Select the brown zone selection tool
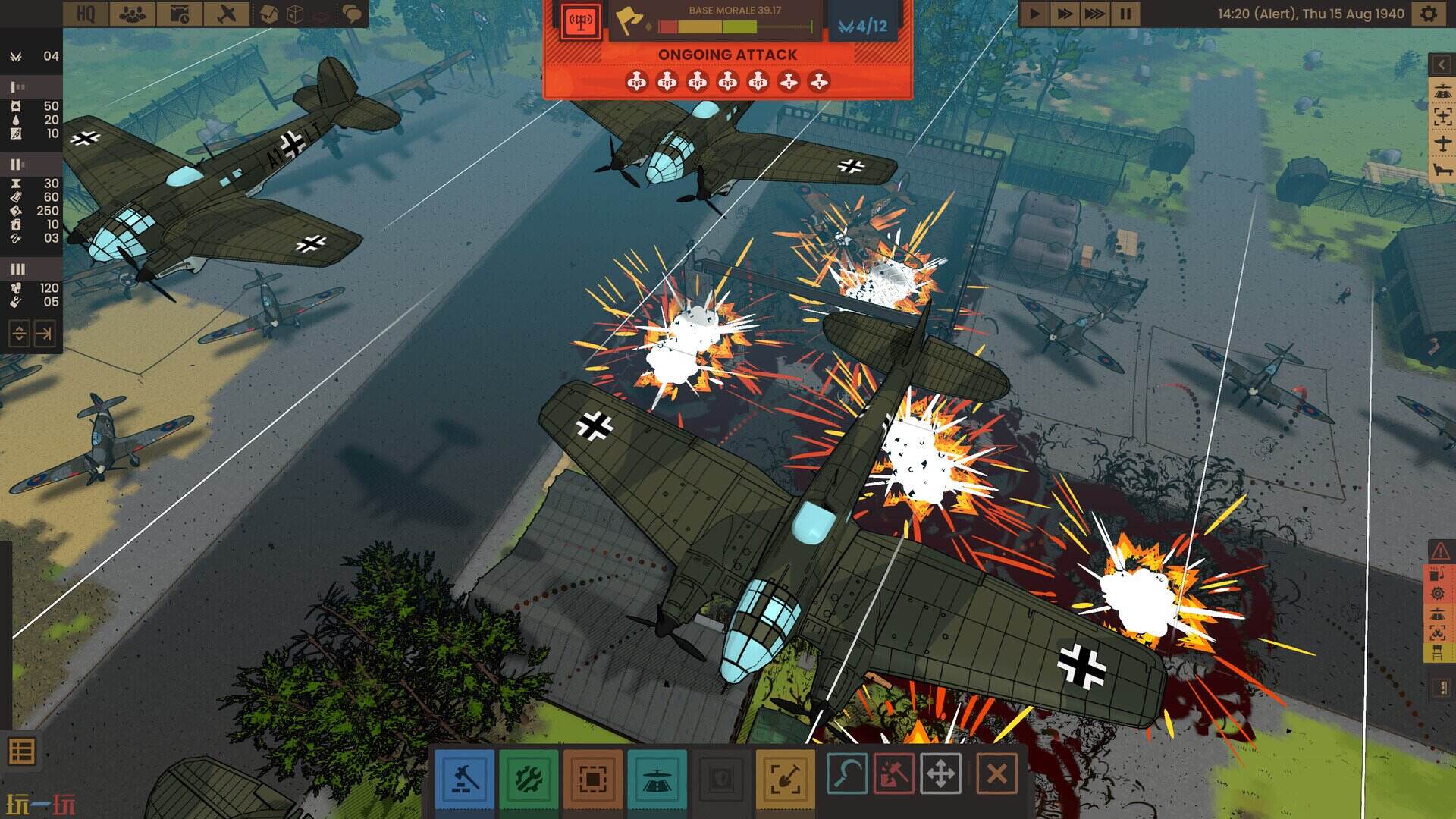This screenshot has height=819, width=1456. click(x=592, y=777)
